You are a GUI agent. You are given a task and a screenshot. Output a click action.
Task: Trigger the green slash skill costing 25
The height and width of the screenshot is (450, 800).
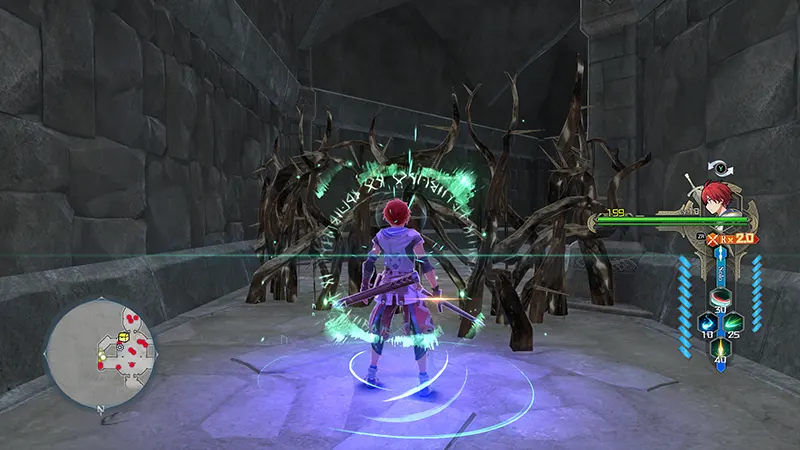(735, 322)
